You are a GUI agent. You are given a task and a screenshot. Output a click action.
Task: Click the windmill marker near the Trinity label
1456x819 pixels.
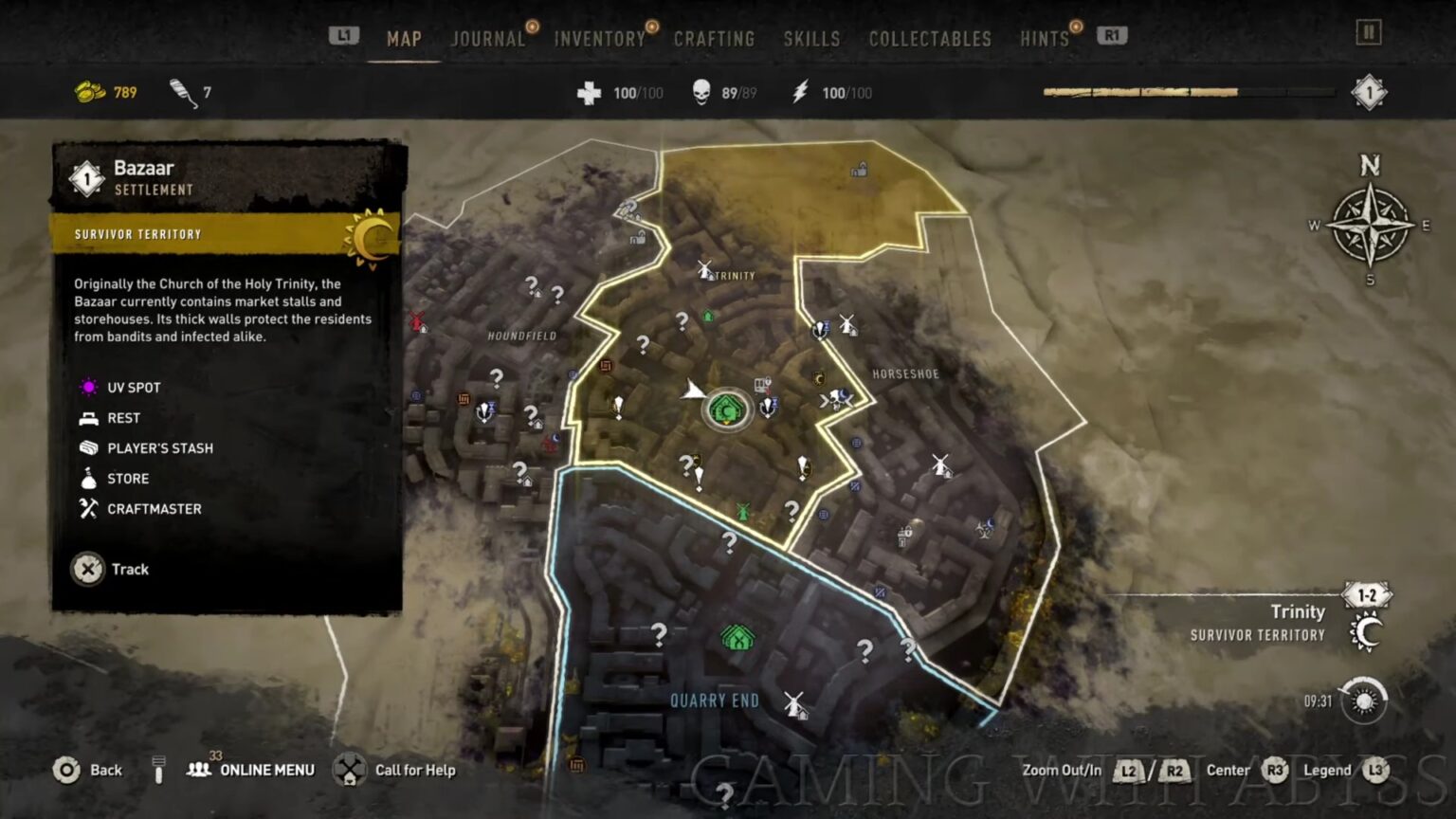pyautogui.click(x=704, y=270)
